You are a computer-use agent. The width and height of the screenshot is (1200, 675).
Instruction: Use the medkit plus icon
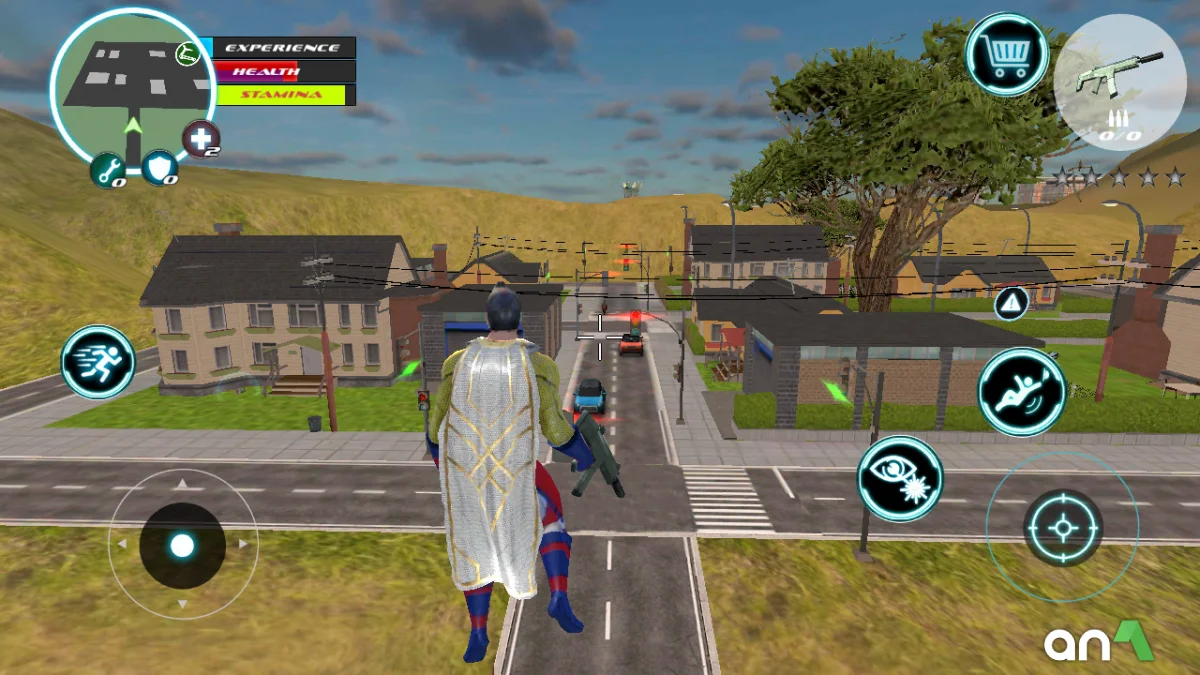tap(201, 139)
